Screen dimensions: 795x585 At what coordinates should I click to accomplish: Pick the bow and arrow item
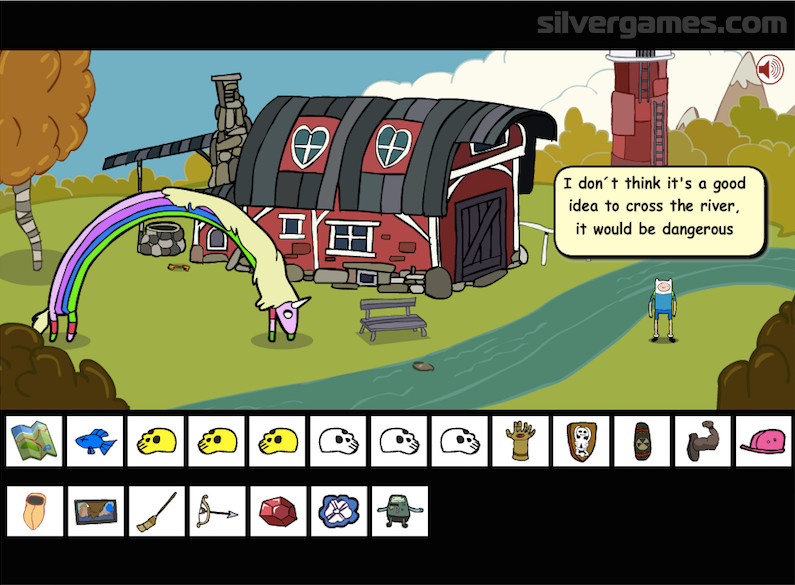pos(216,511)
